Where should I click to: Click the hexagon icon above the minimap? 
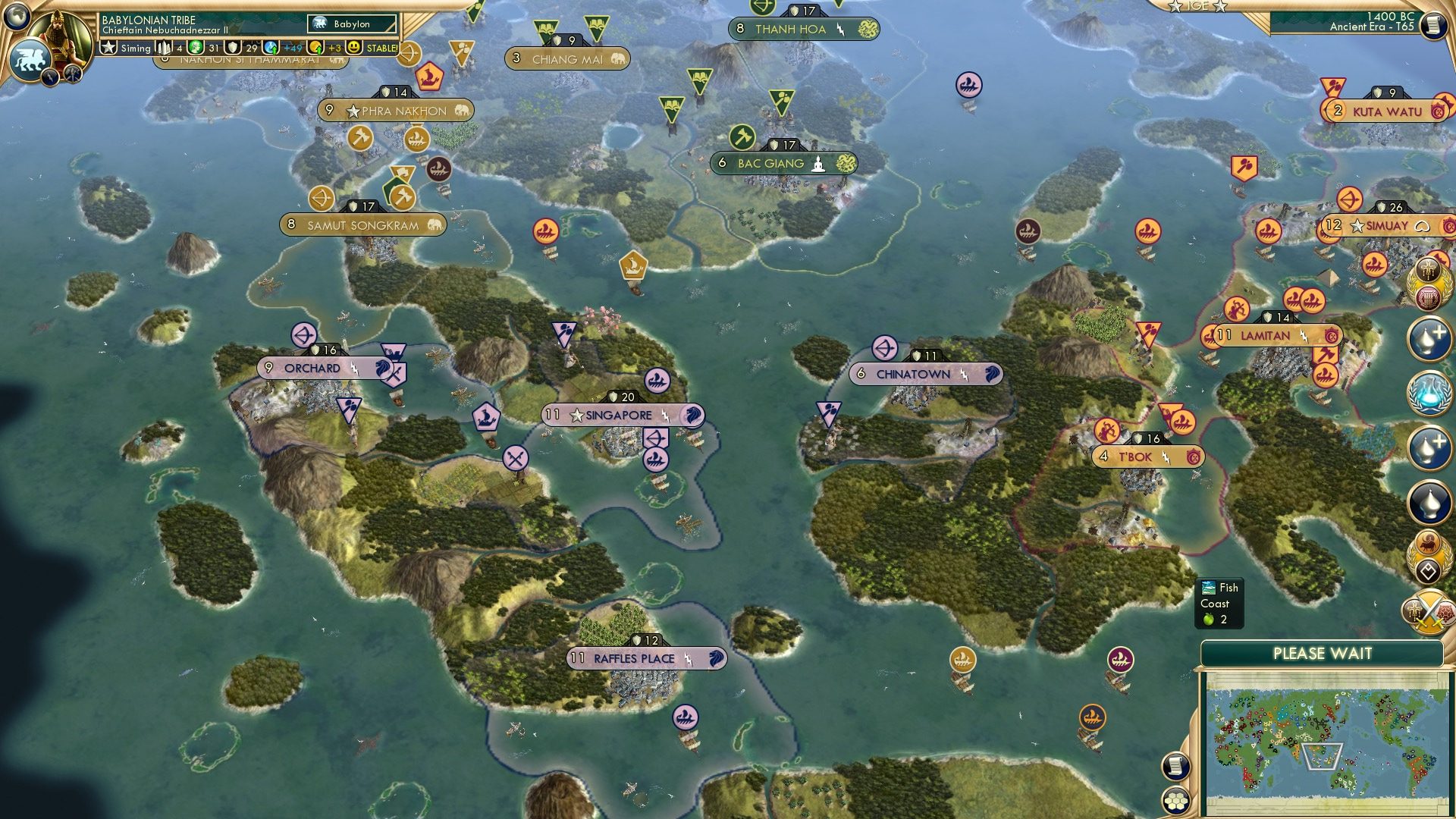pos(1176,799)
